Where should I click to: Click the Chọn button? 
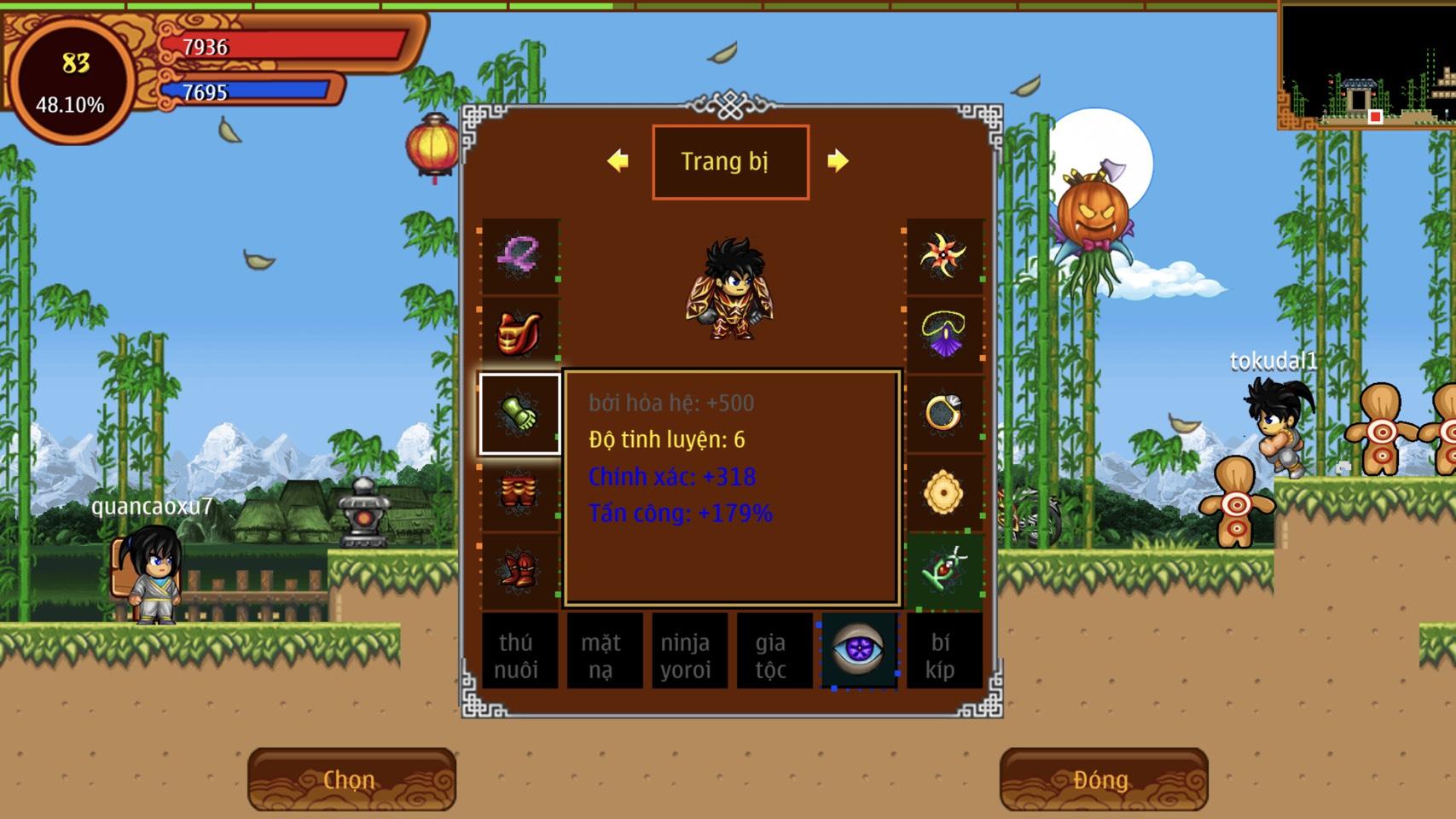(351, 779)
